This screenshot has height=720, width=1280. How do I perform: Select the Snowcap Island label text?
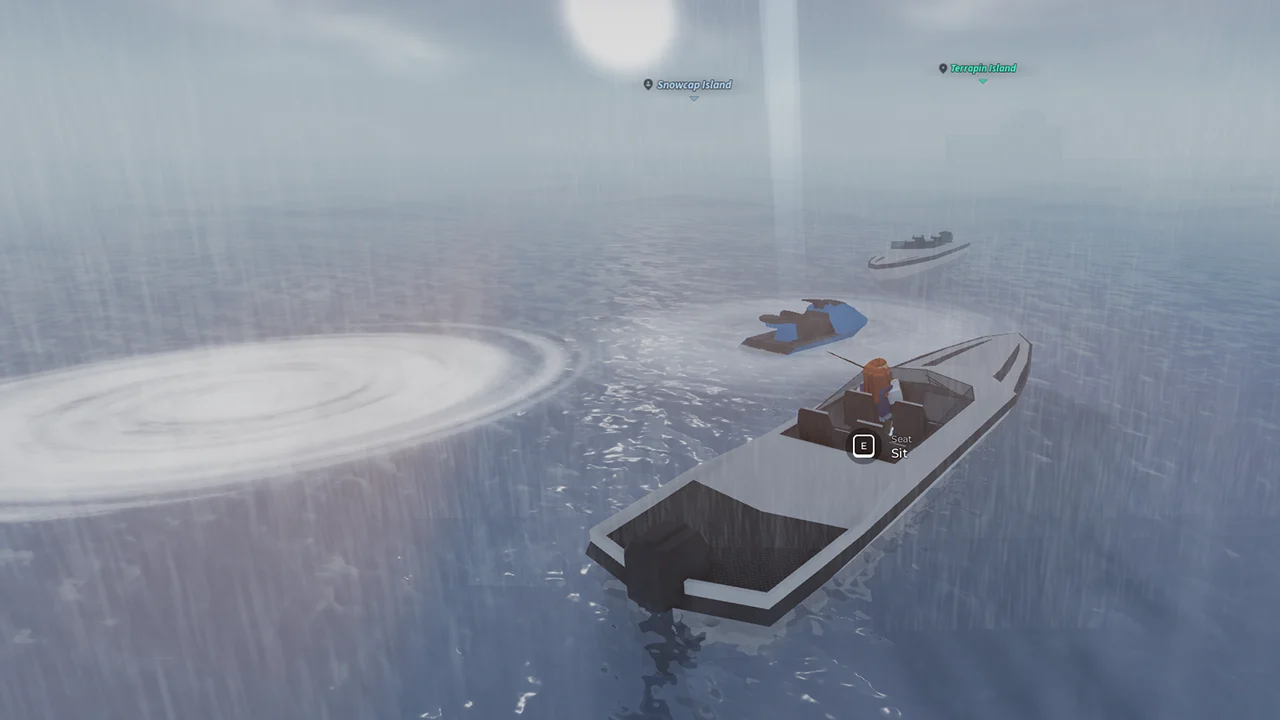(693, 85)
